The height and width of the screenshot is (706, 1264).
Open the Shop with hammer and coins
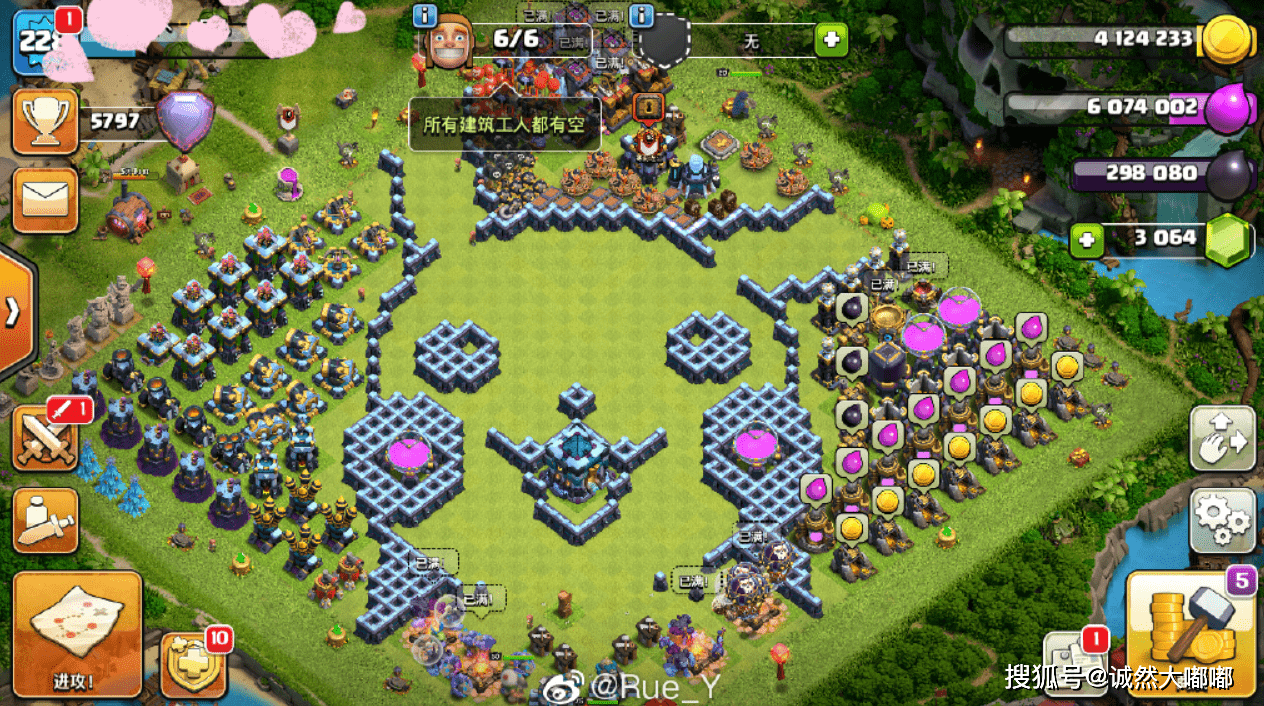click(x=1190, y=632)
